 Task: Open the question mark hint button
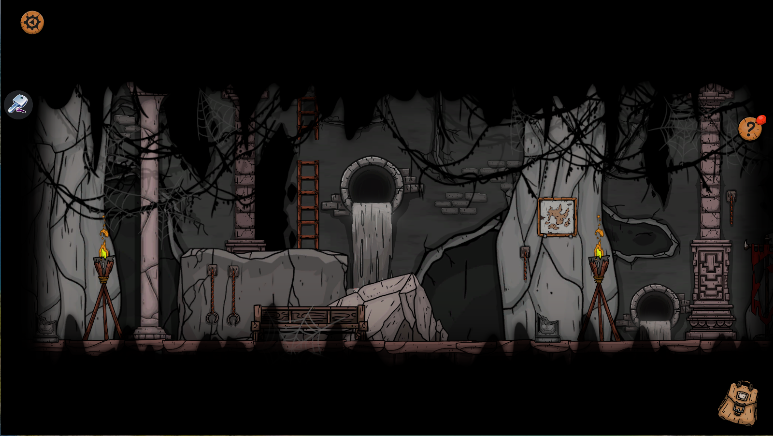pyautogui.click(x=749, y=128)
